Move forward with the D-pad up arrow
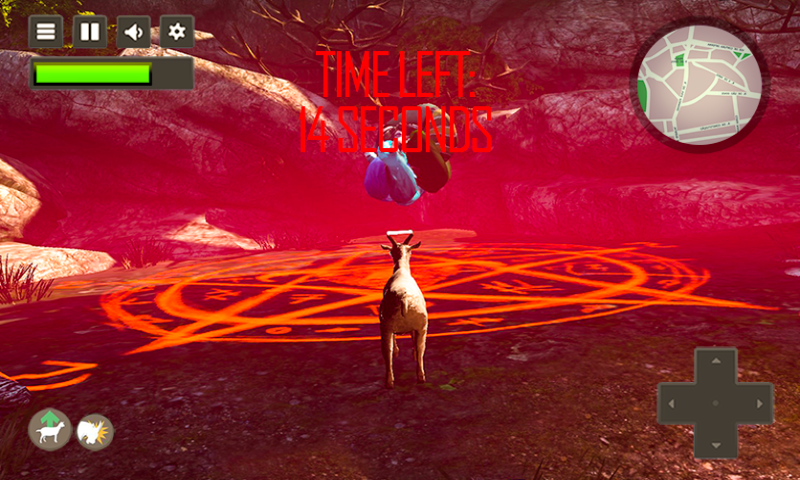The height and width of the screenshot is (480, 800). click(x=715, y=364)
